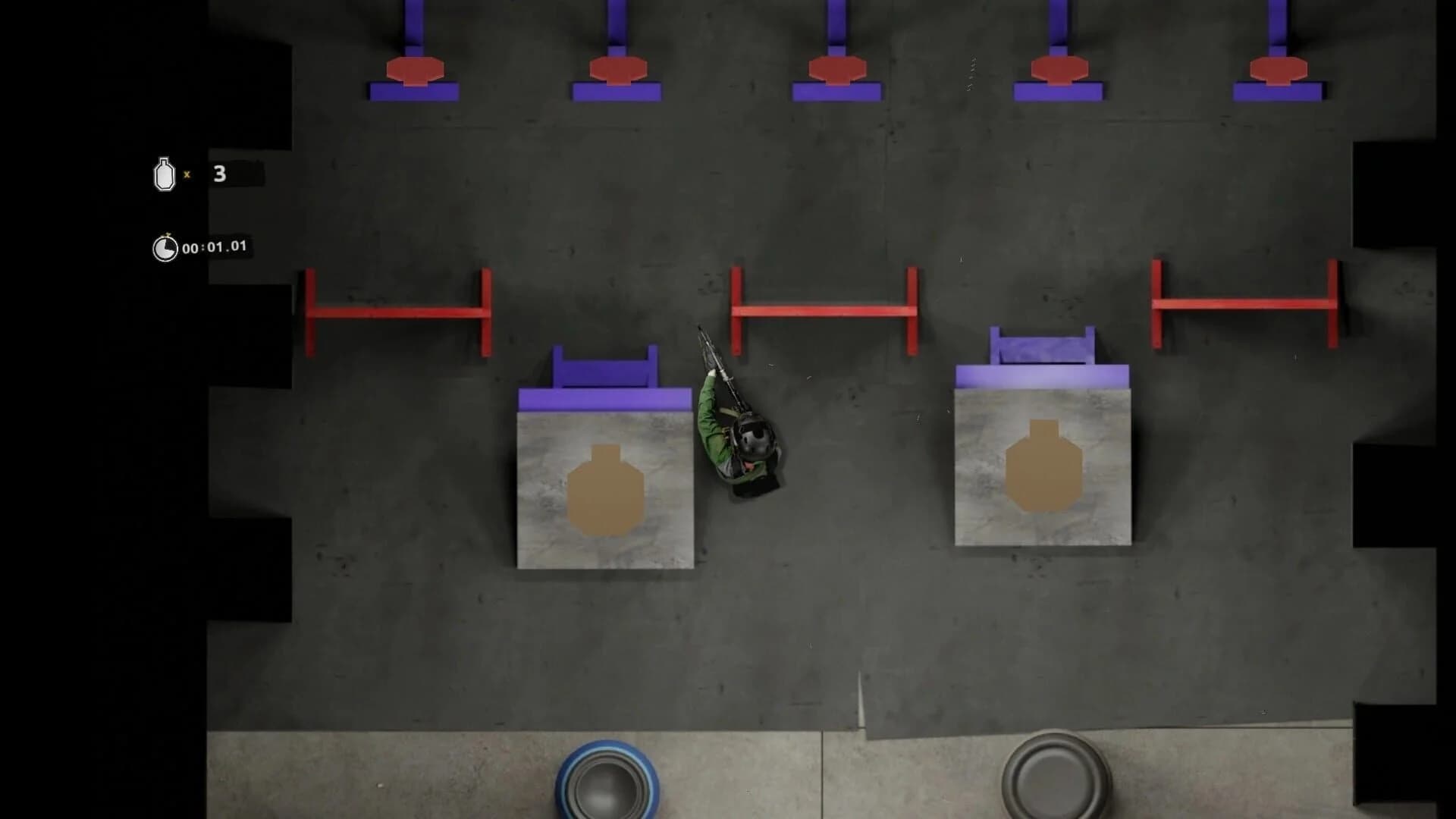
Task: Click the center red target at the top
Action: [x=838, y=69]
